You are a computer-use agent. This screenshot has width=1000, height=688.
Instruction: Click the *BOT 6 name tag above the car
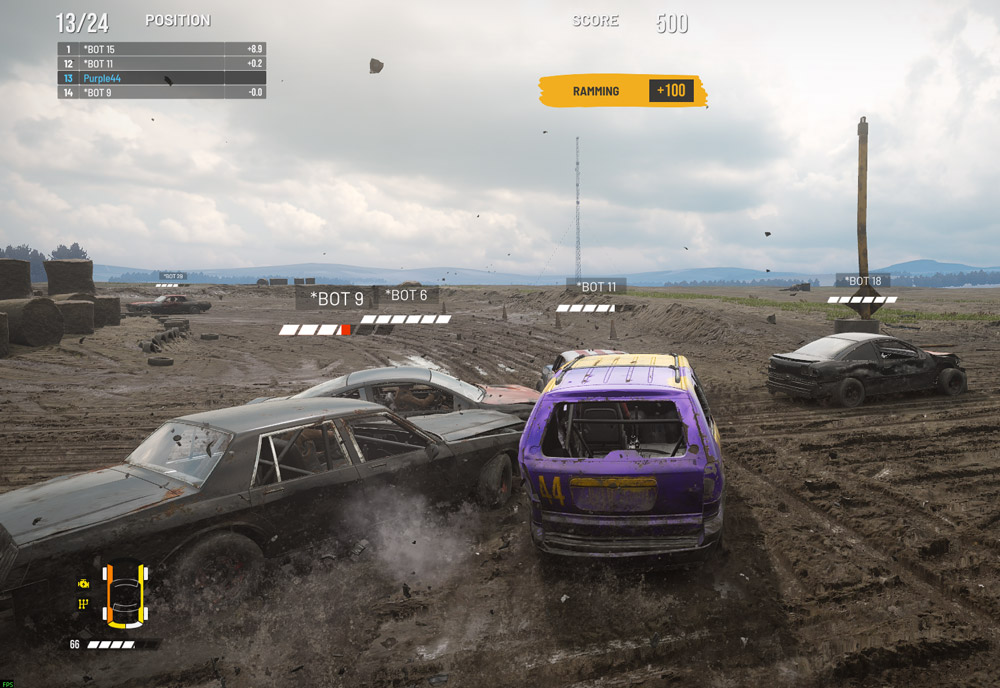pyautogui.click(x=407, y=296)
